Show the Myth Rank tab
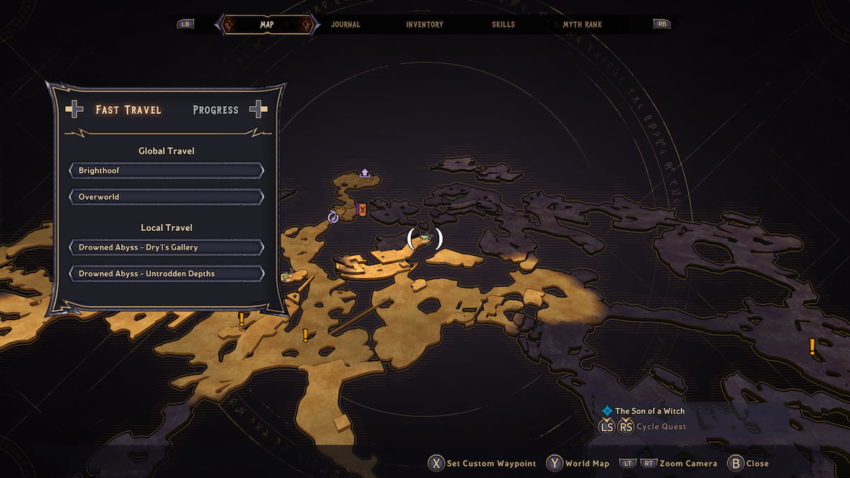This screenshot has width=850, height=478. coord(583,24)
